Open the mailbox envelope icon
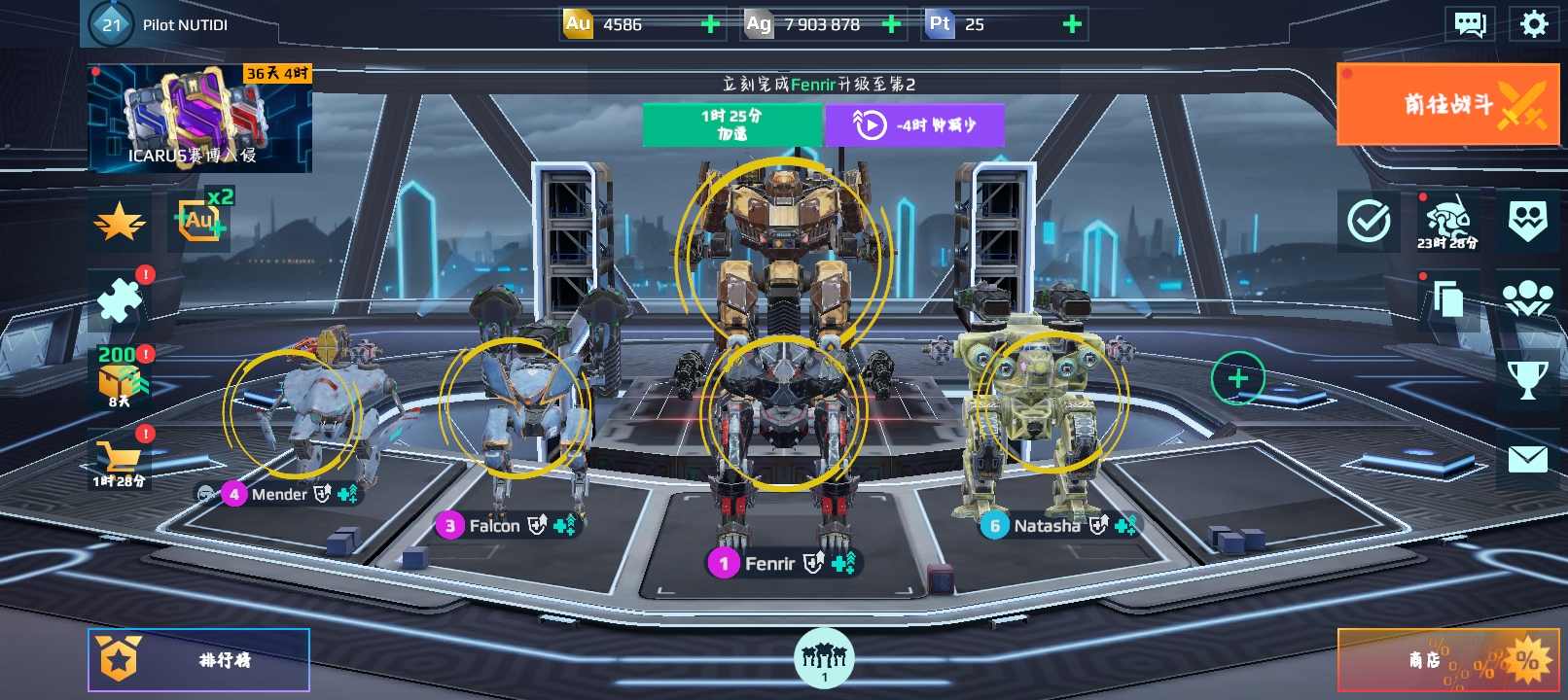Image resolution: width=1568 pixels, height=700 pixels. pyautogui.click(x=1527, y=459)
